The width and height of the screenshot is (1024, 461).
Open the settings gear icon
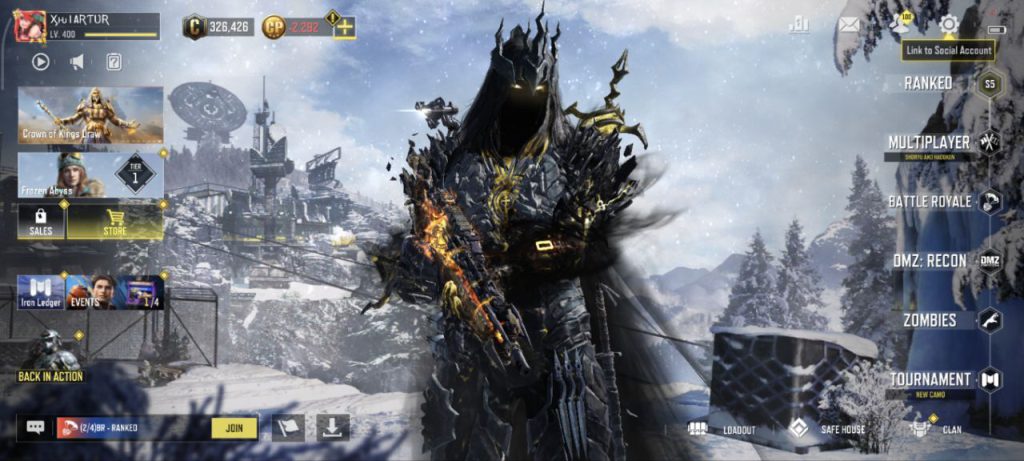click(948, 23)
